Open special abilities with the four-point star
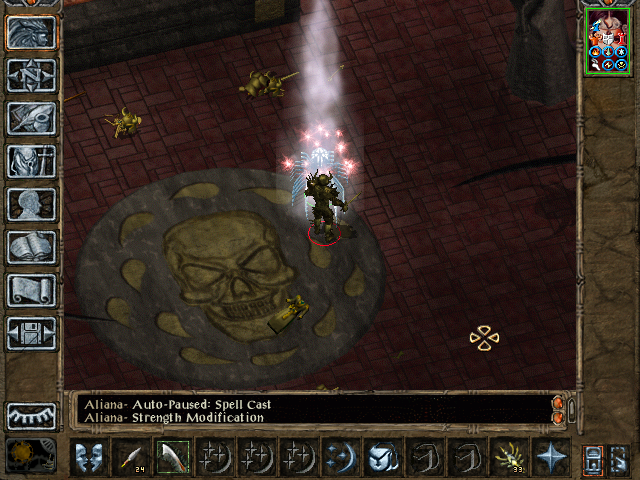The height and width of the screenshot is (480, 640). (x=550, y=457)
